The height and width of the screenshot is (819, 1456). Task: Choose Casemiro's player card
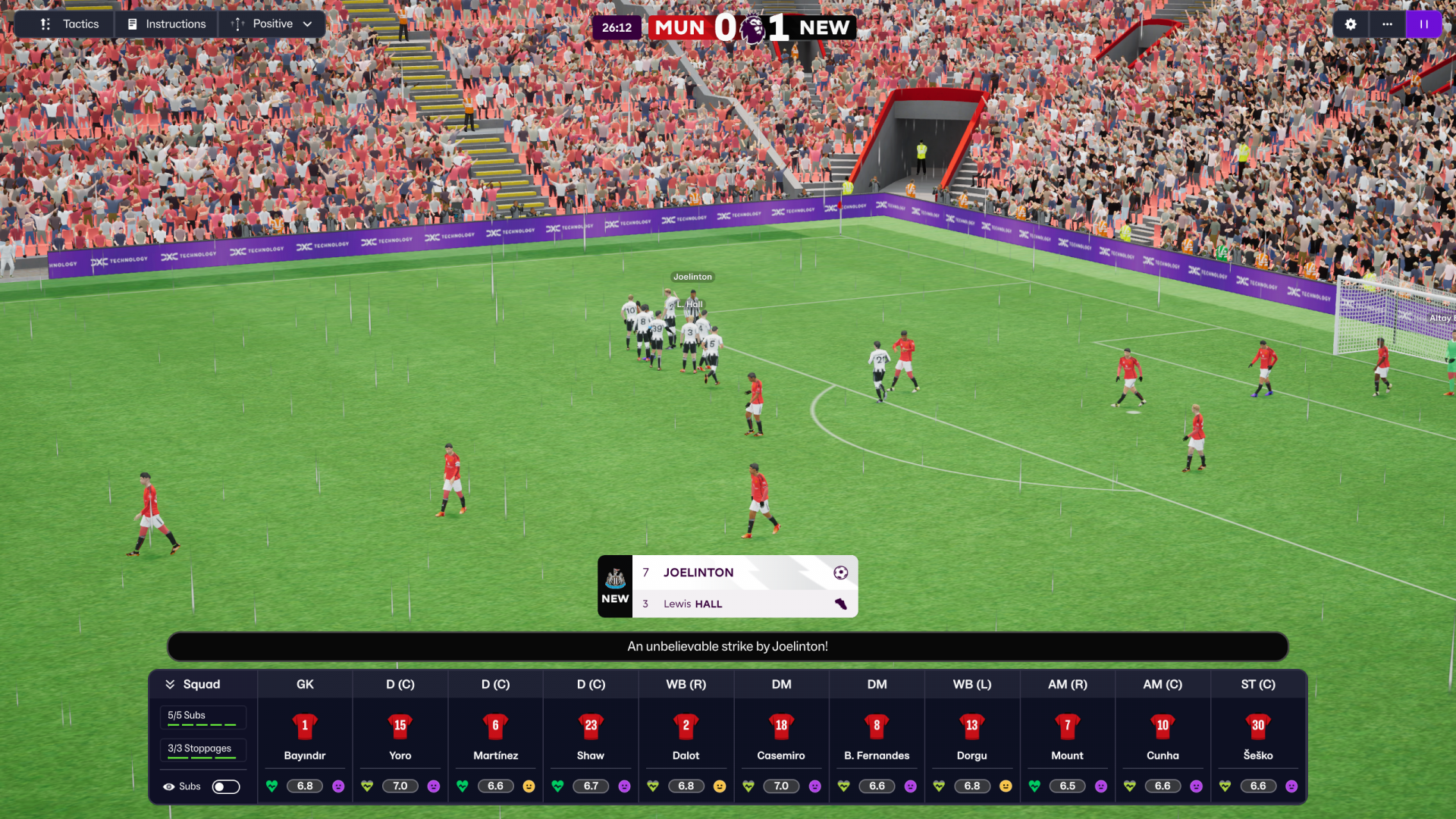point(781,736)
